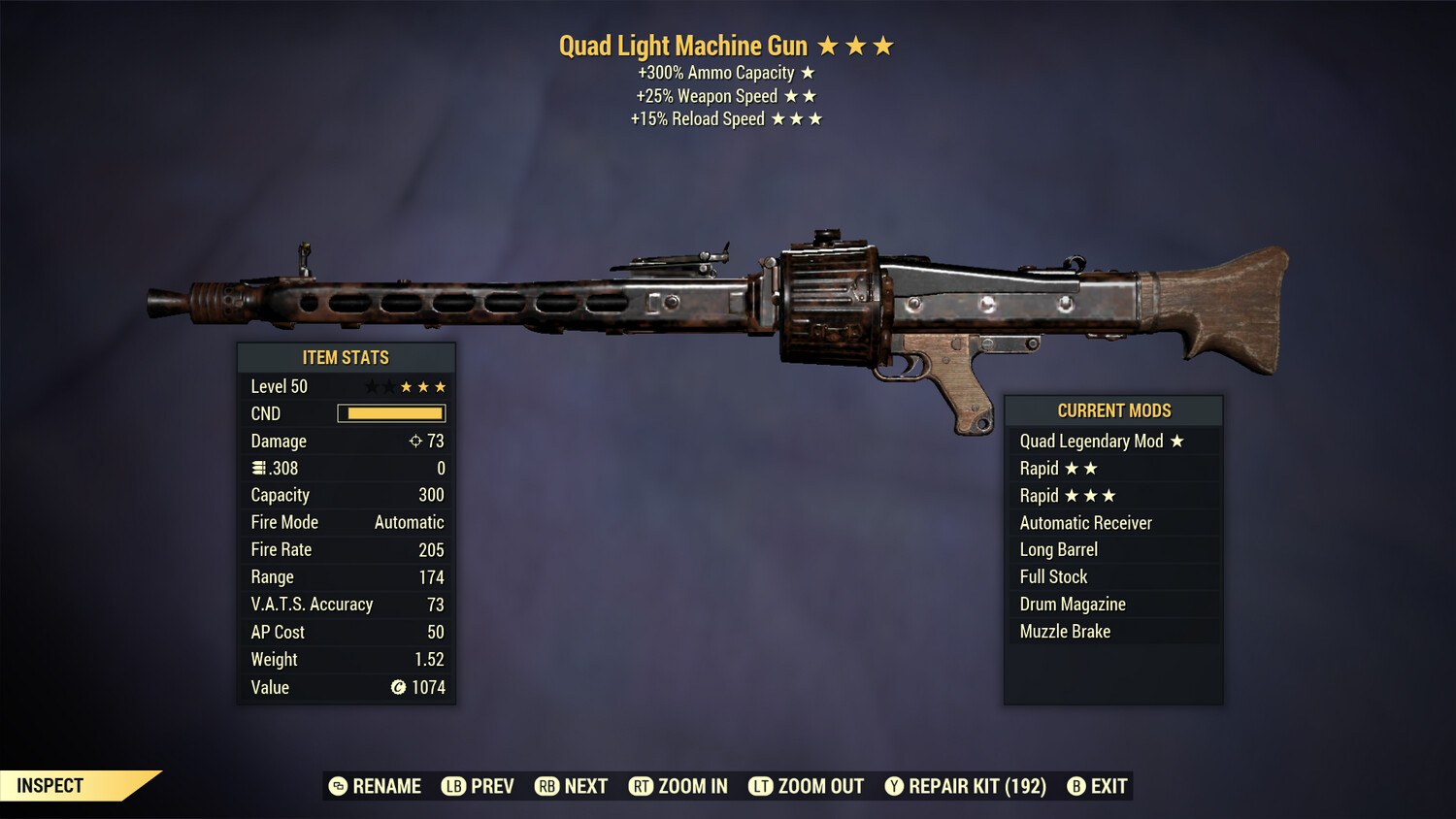Click the B button icon next to EXIT
This screenshot has height=819, width=1456.
pyautogui.click(x=1075, y=786)
